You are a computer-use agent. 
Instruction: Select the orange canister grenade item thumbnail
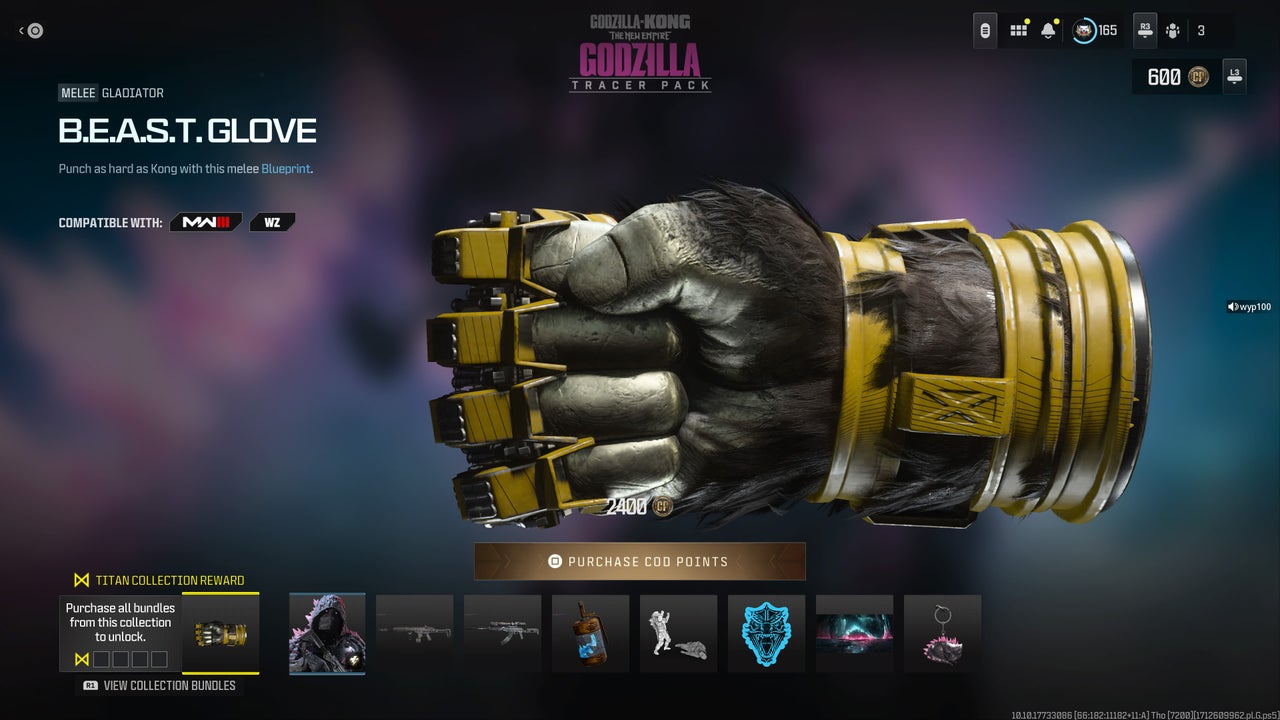(591, 633)
